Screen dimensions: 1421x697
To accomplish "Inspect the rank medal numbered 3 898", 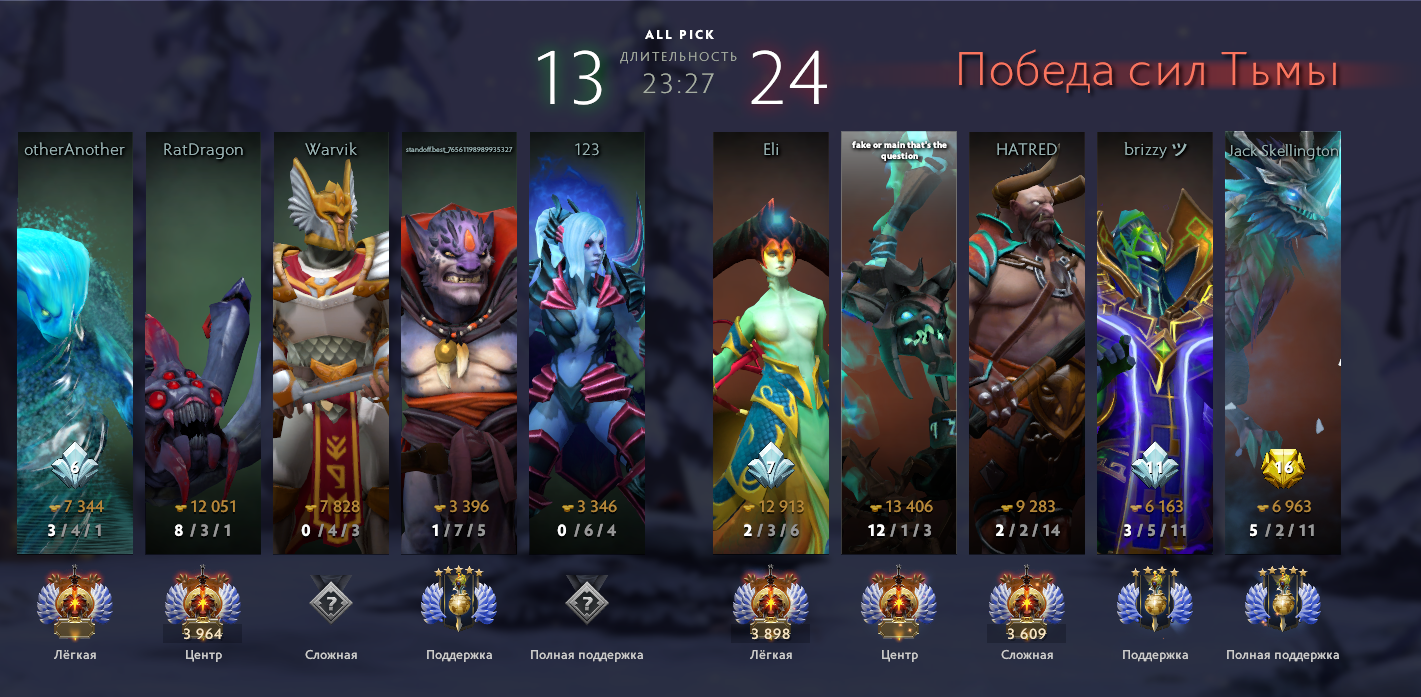I will pos(771,605).
